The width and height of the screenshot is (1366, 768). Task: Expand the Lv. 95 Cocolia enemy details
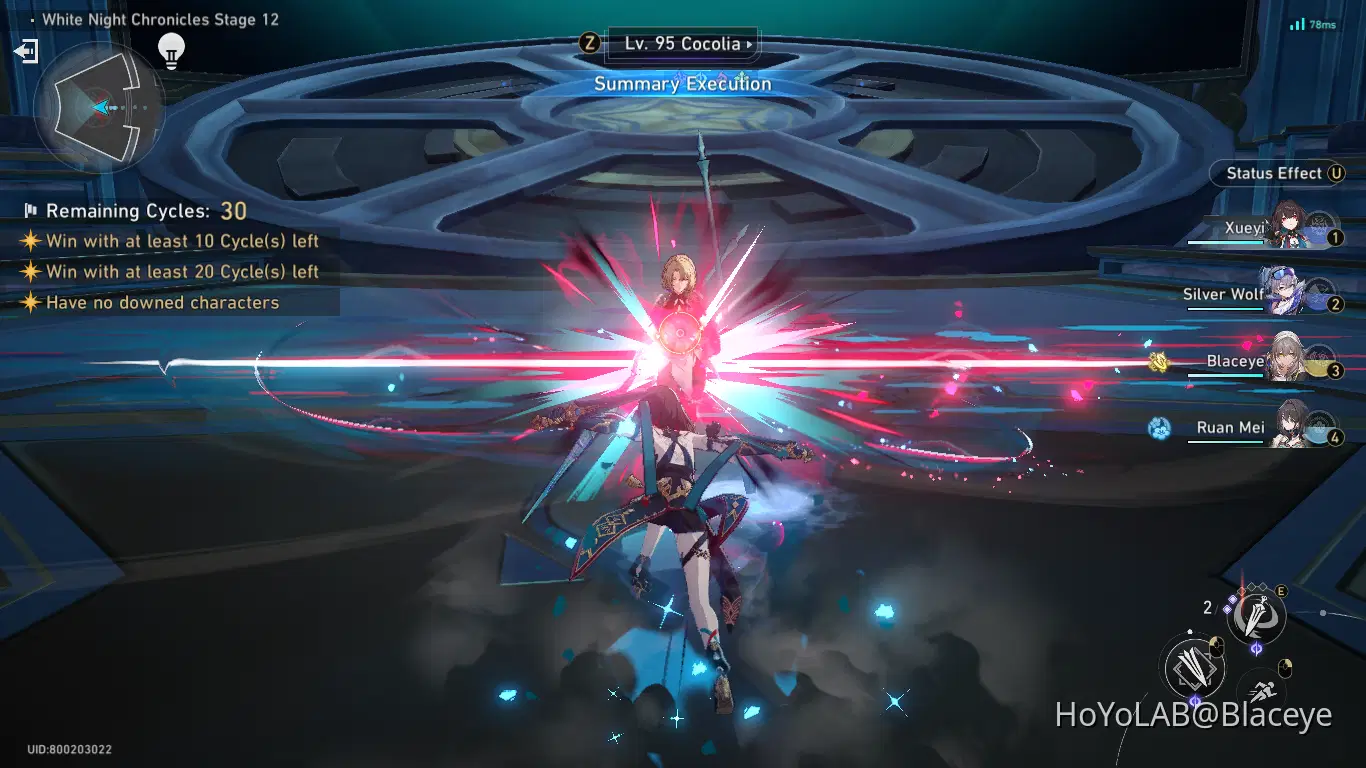(x=683, y=44)
